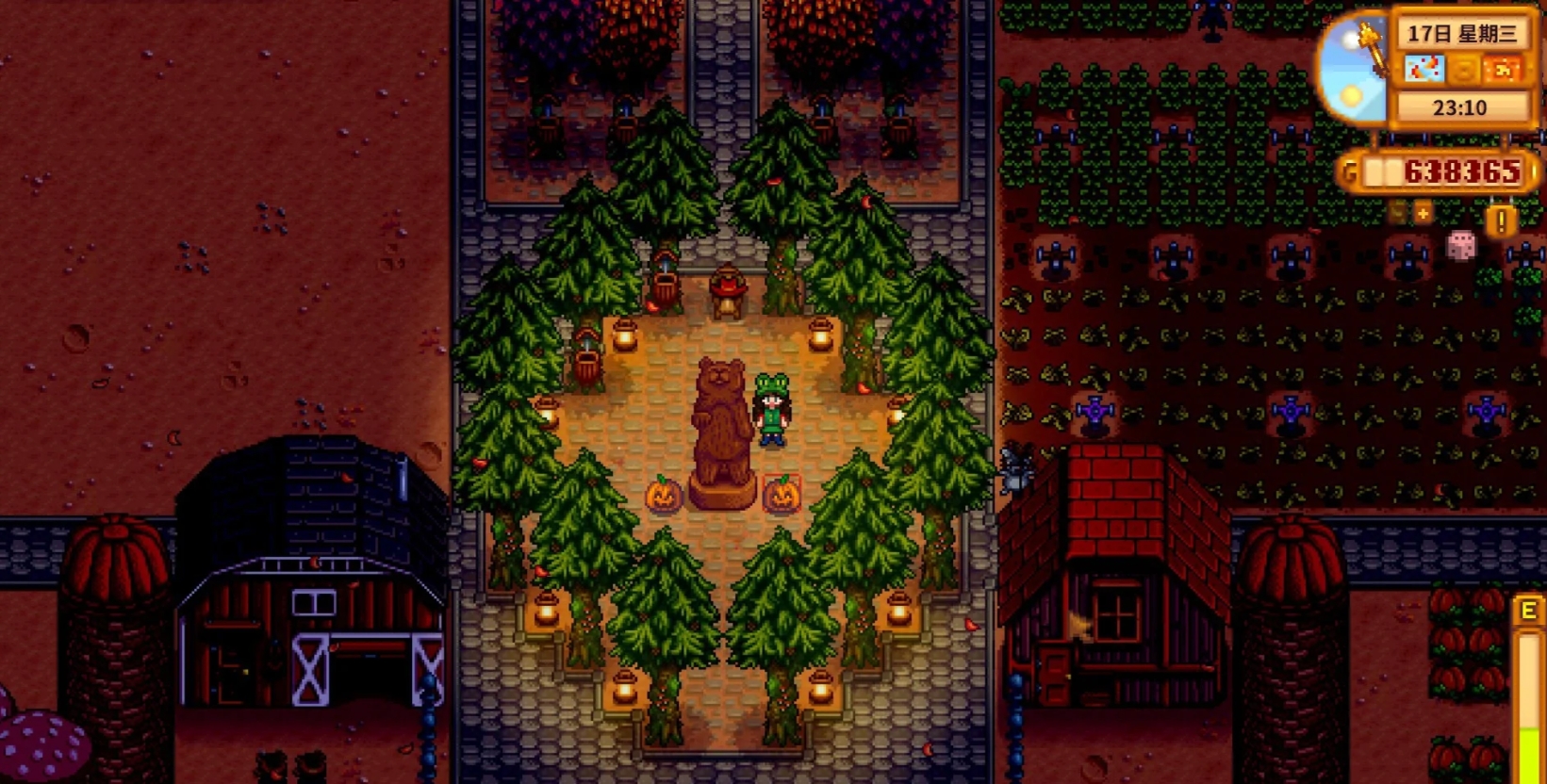This screenshot has height=784, width=1547.
Task: Select the pink dice luck buff icon
Action: [x=1460, y=246]
